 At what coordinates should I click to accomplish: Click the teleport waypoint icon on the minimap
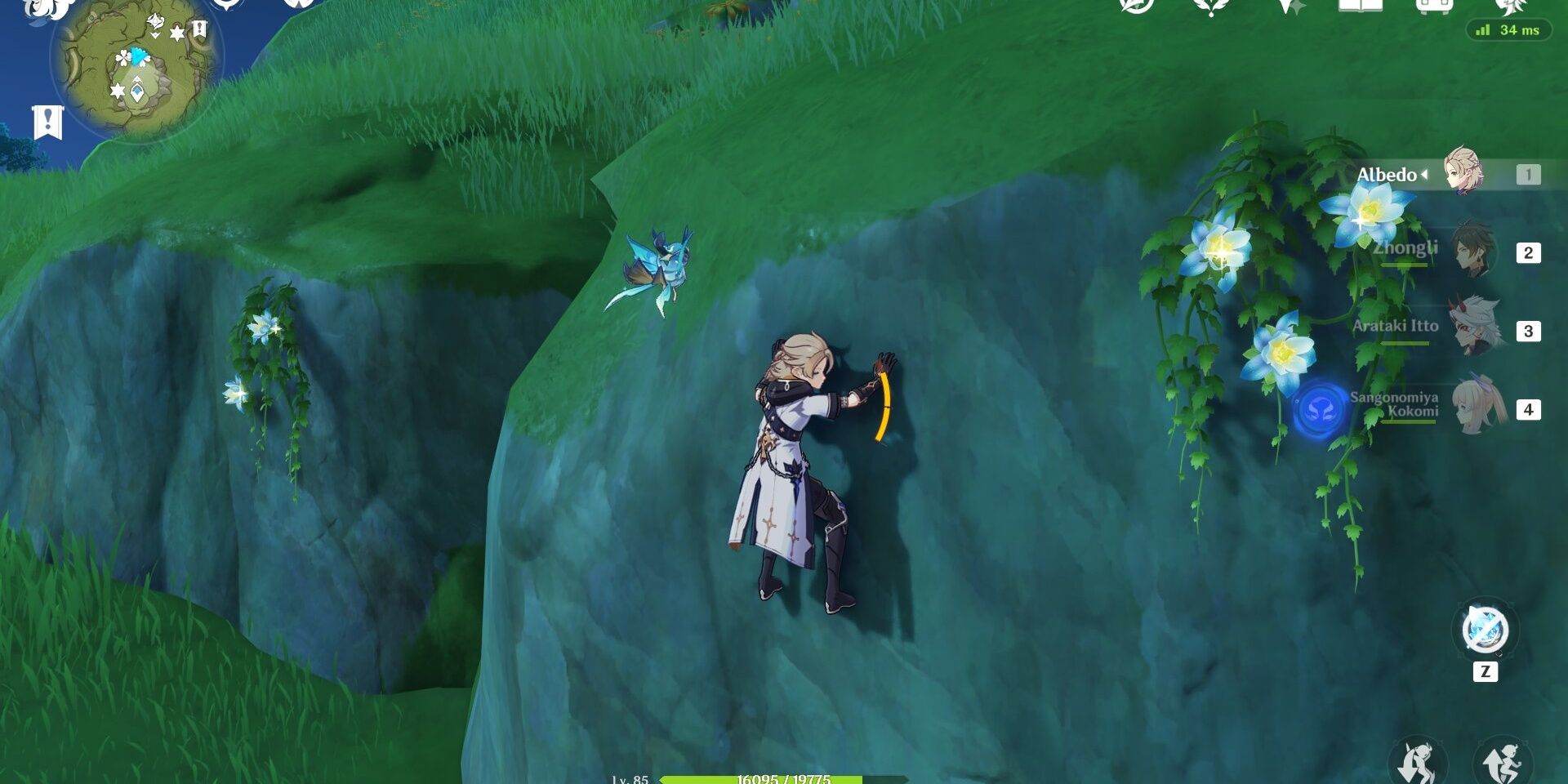[x=137, y=91]
